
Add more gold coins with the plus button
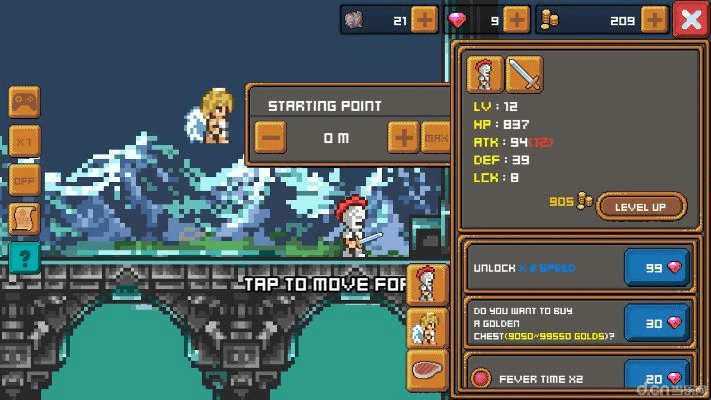[654, 19]
